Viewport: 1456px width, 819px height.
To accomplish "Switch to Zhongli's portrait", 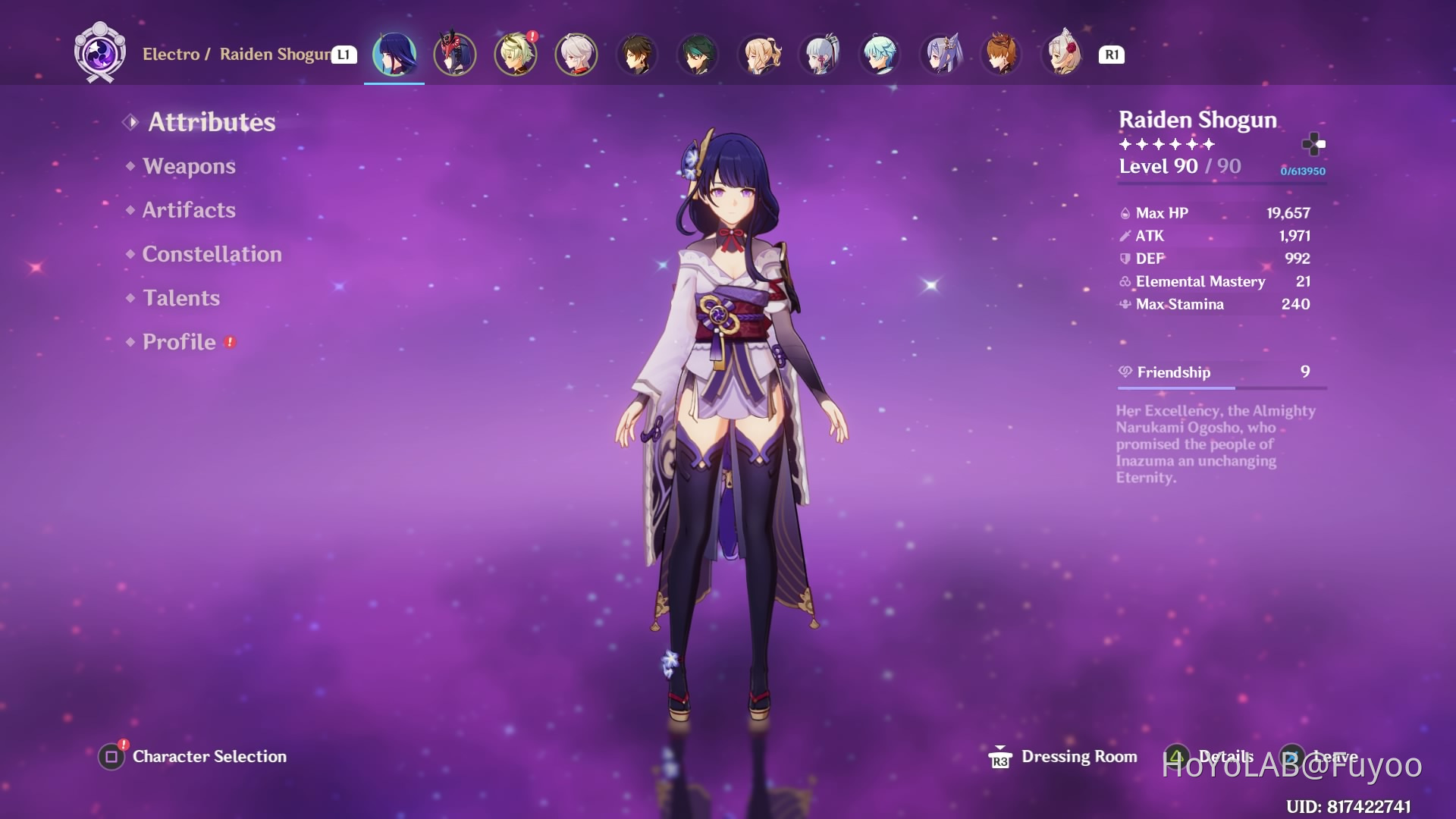I will (637, 55).
